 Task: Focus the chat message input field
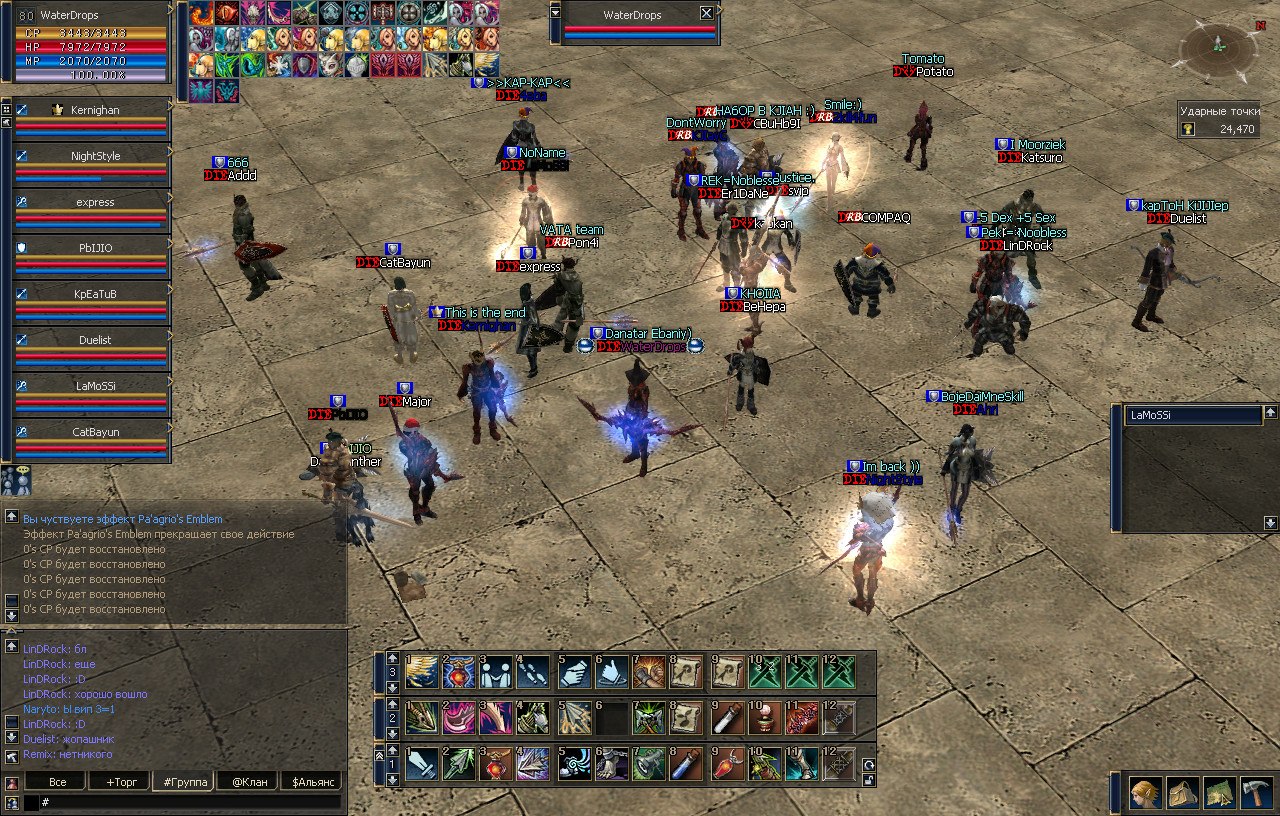coord(190,802)
